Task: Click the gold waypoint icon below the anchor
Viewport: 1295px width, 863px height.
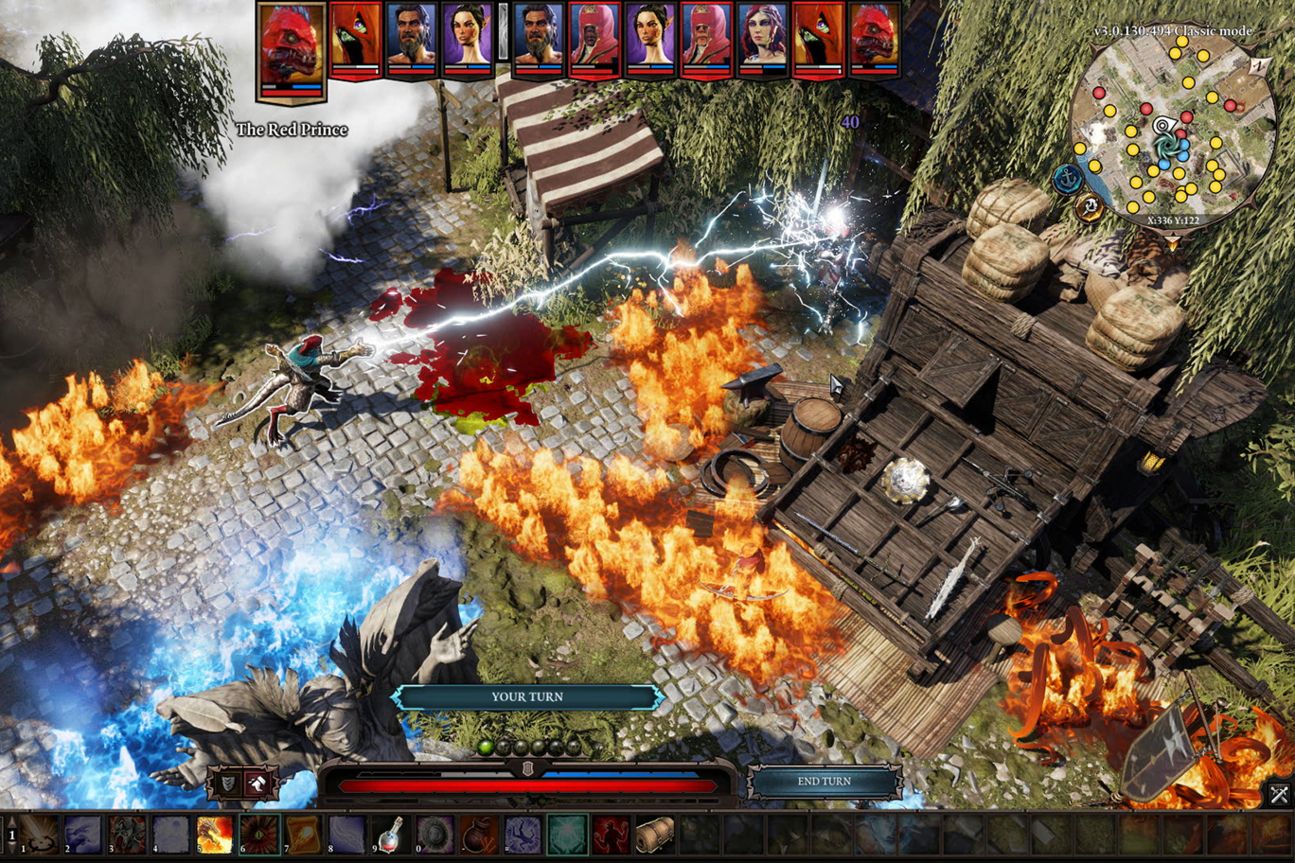Action: (x=1090, y=208)
